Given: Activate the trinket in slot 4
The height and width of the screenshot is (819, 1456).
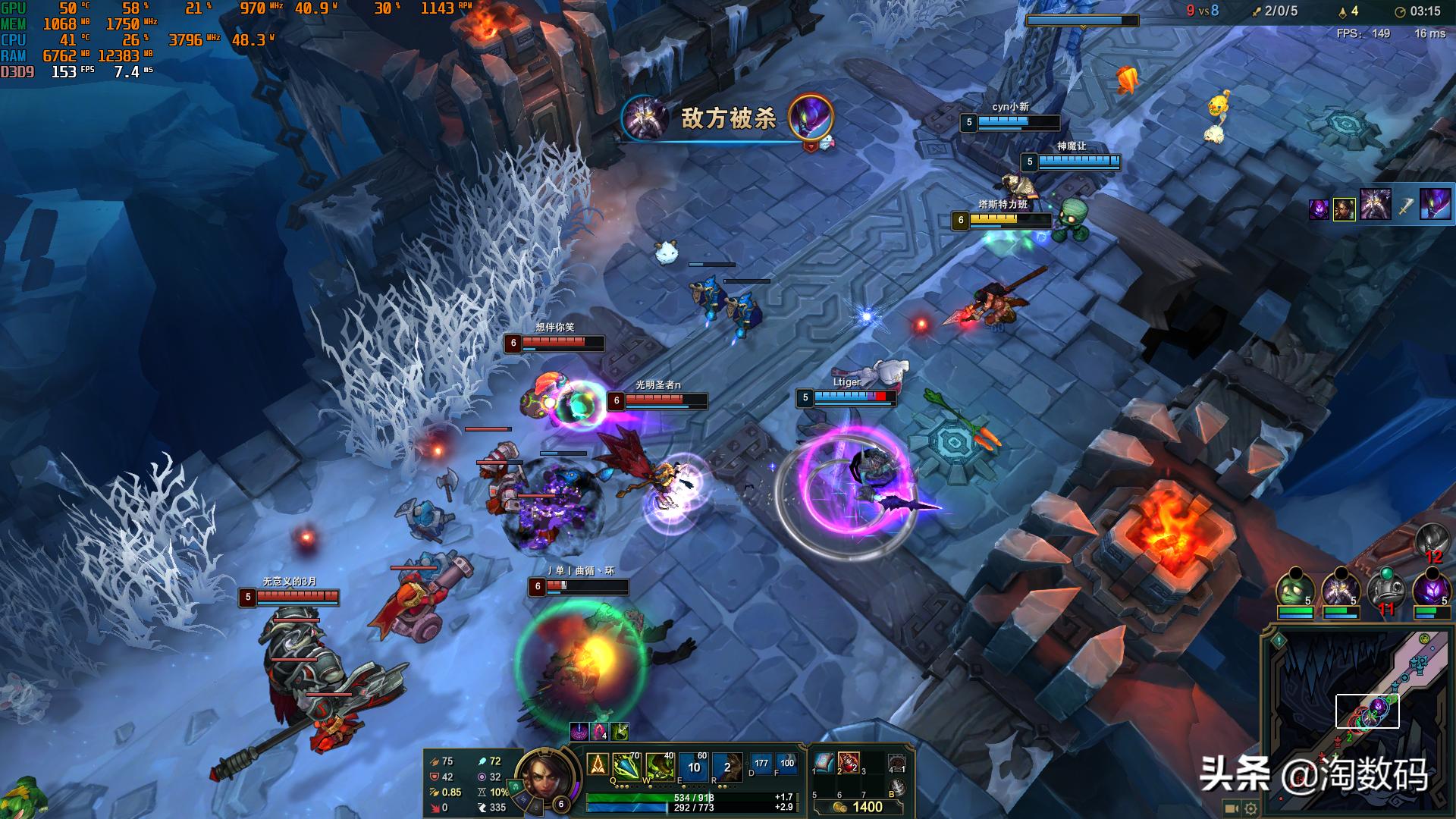Looking at the screenshot, I should click(896, 763).
